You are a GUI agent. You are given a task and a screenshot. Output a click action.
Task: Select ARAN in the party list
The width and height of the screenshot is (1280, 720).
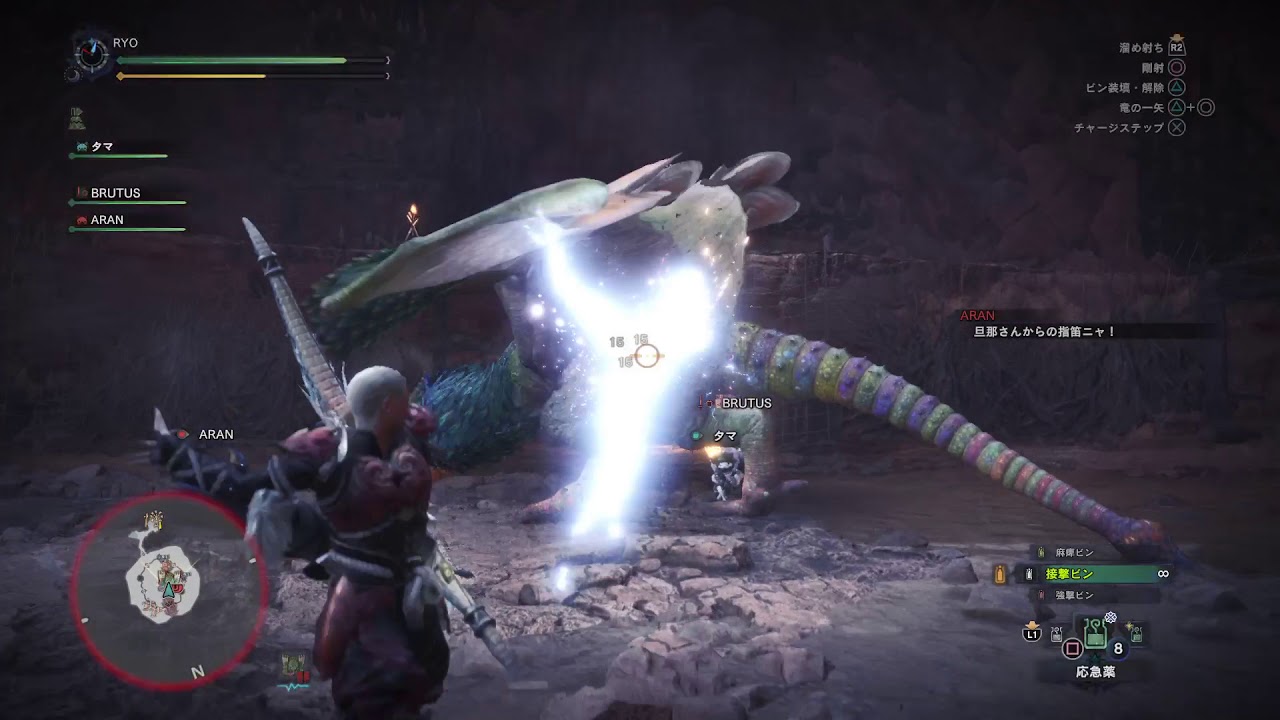pyautogui.click(x=106, y=220)
